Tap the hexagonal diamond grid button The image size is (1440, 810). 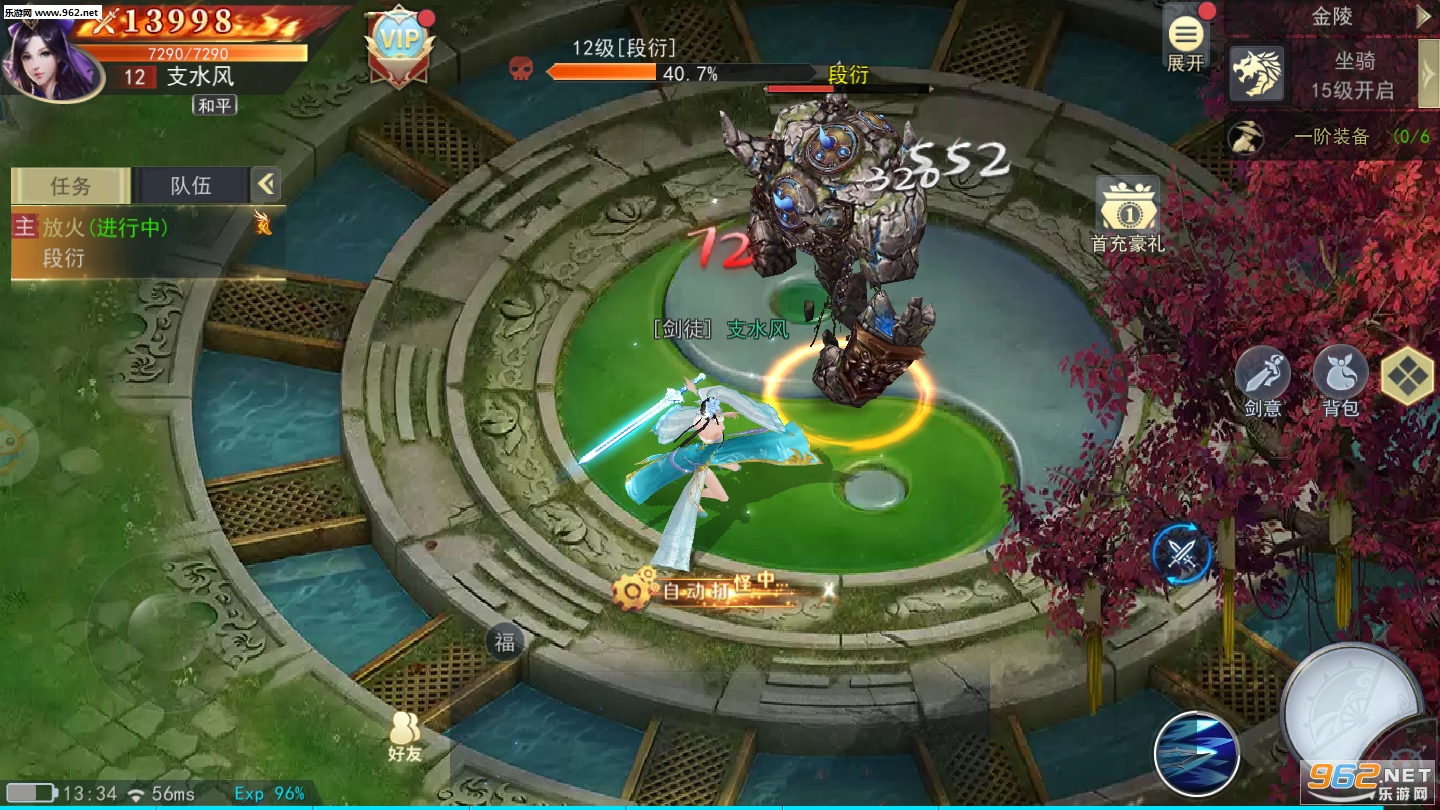click(1407, 377)
